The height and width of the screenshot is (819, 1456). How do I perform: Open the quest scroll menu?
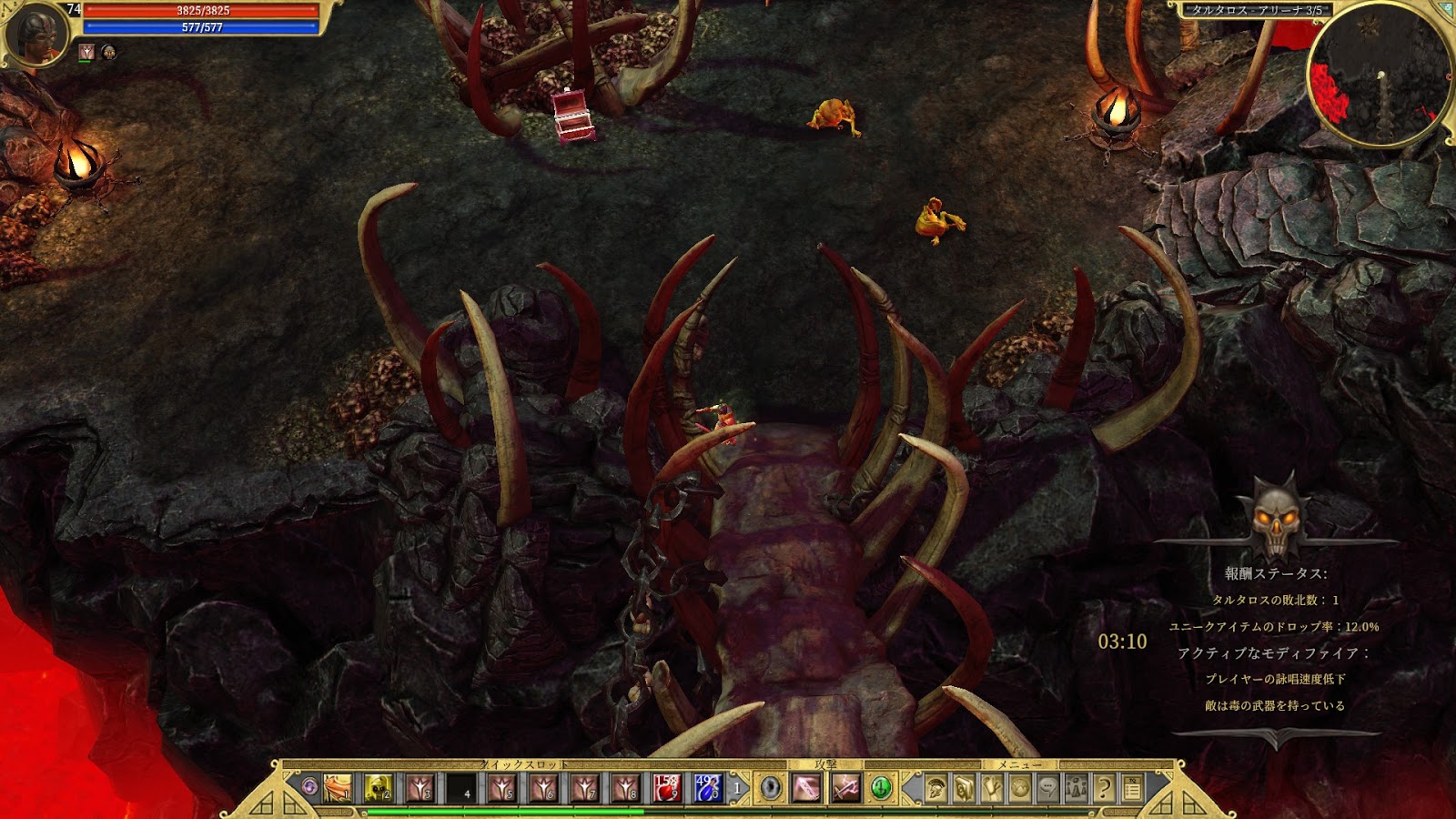click(992, 788)
